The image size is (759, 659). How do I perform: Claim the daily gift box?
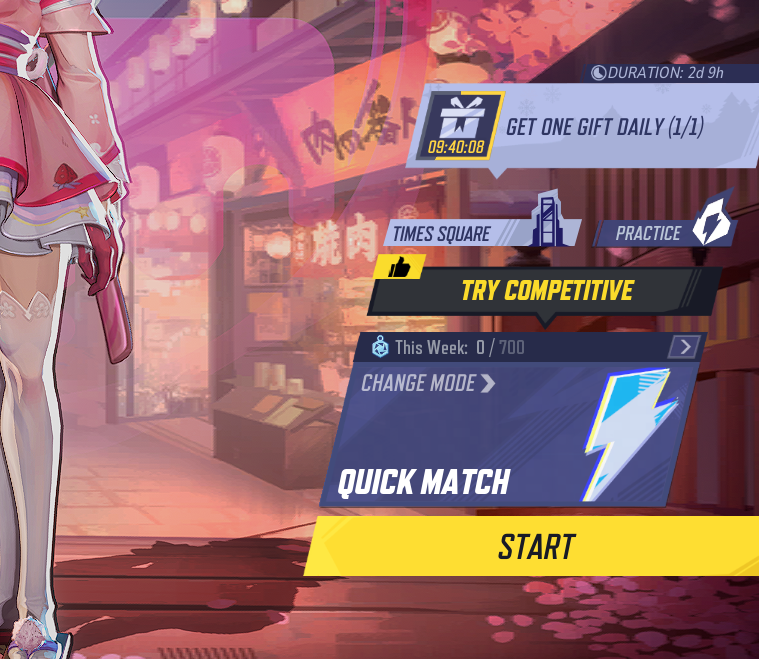click(x=458, y=127)
